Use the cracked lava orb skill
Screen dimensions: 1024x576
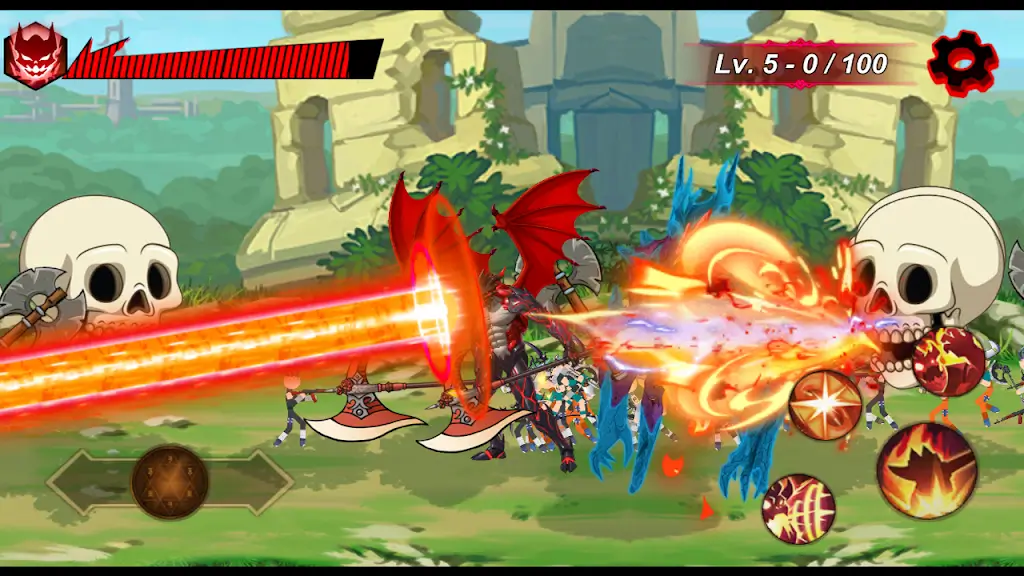coord(949,361)
